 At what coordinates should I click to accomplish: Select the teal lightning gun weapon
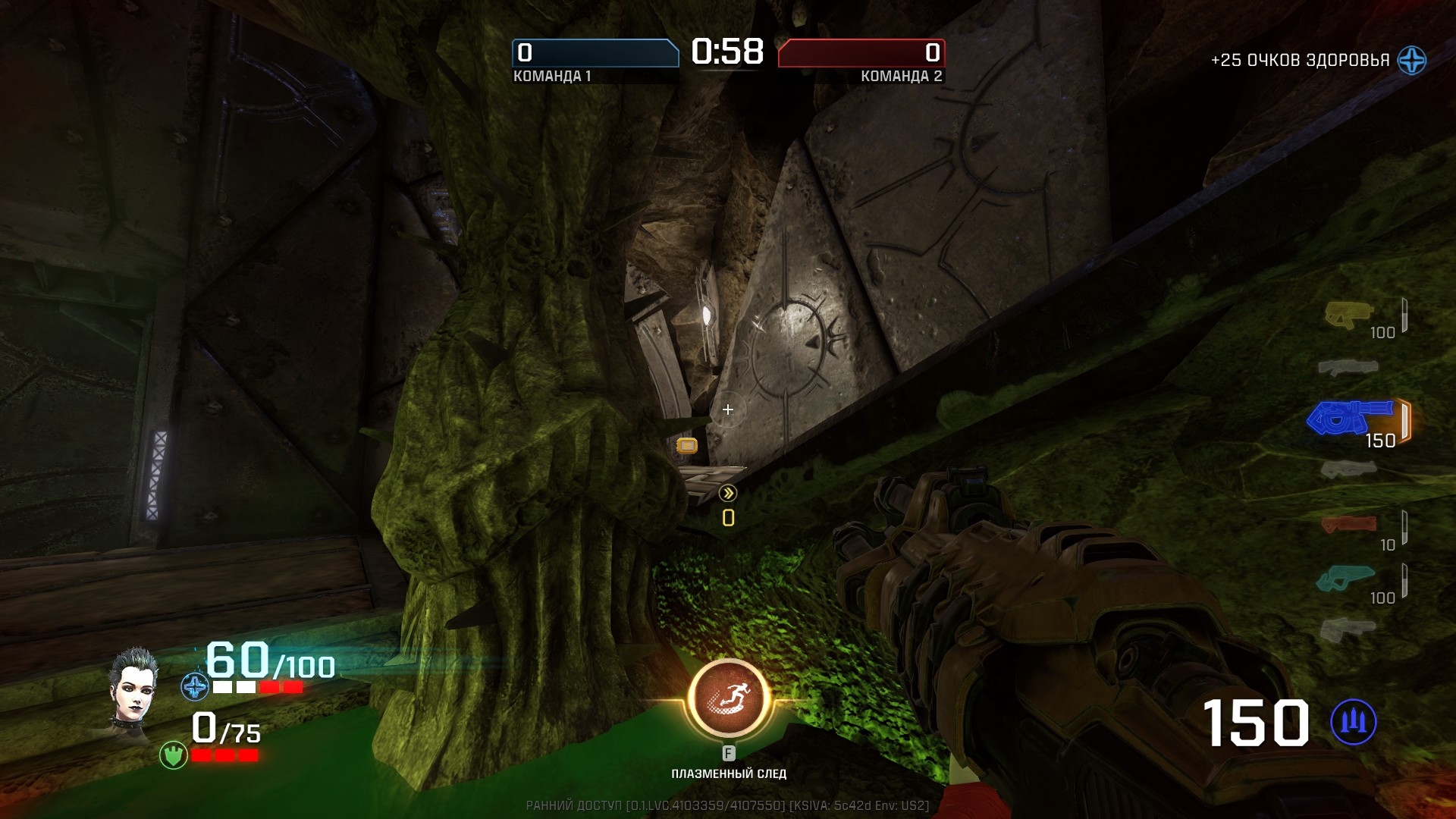pyautogui.click(x=1345, y=578)
